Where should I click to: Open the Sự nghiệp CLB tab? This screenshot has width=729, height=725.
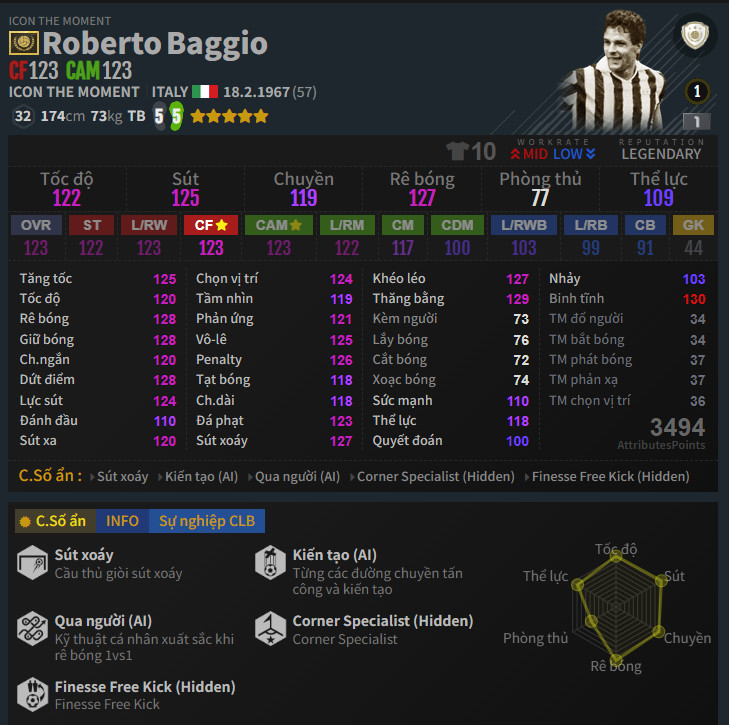(x=207, y=521)
